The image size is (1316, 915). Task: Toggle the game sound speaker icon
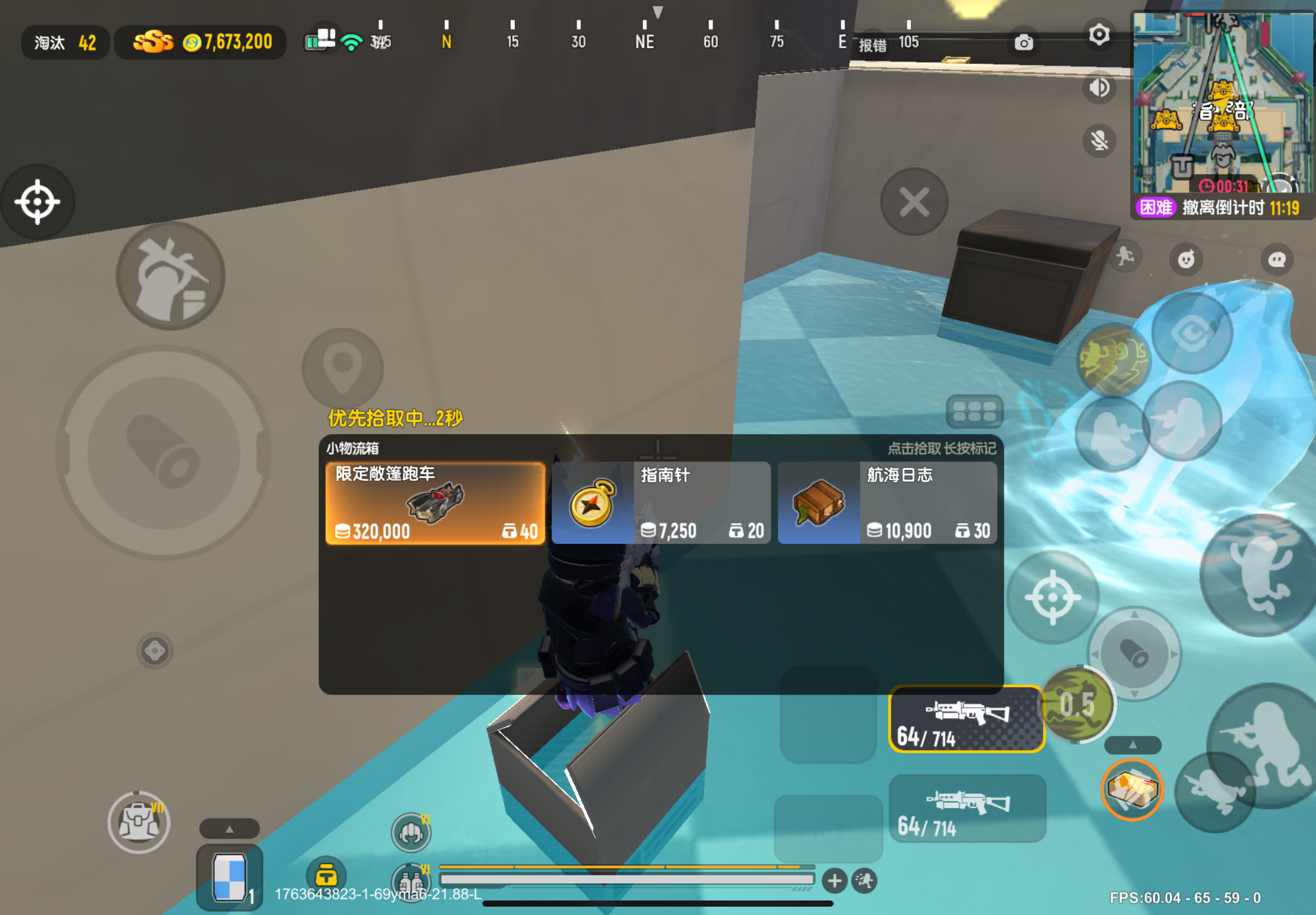(x=1099, y=88)
